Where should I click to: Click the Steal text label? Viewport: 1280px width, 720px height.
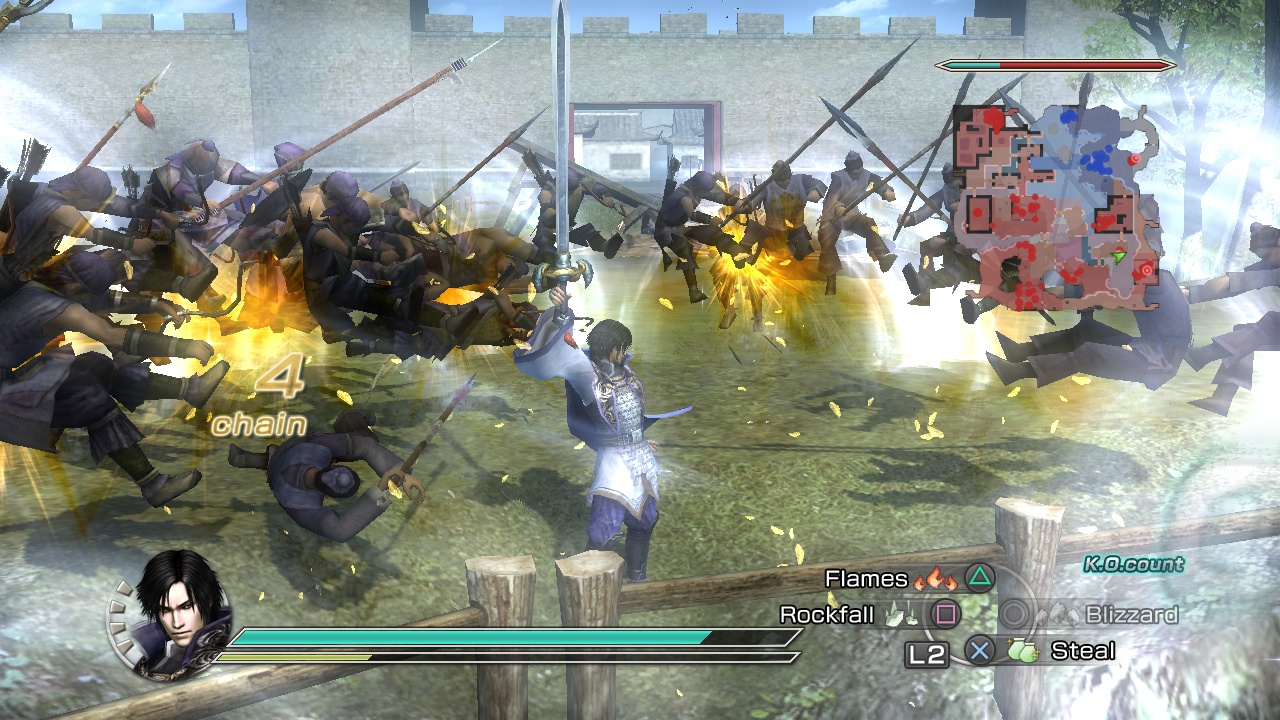point(1083,650)
